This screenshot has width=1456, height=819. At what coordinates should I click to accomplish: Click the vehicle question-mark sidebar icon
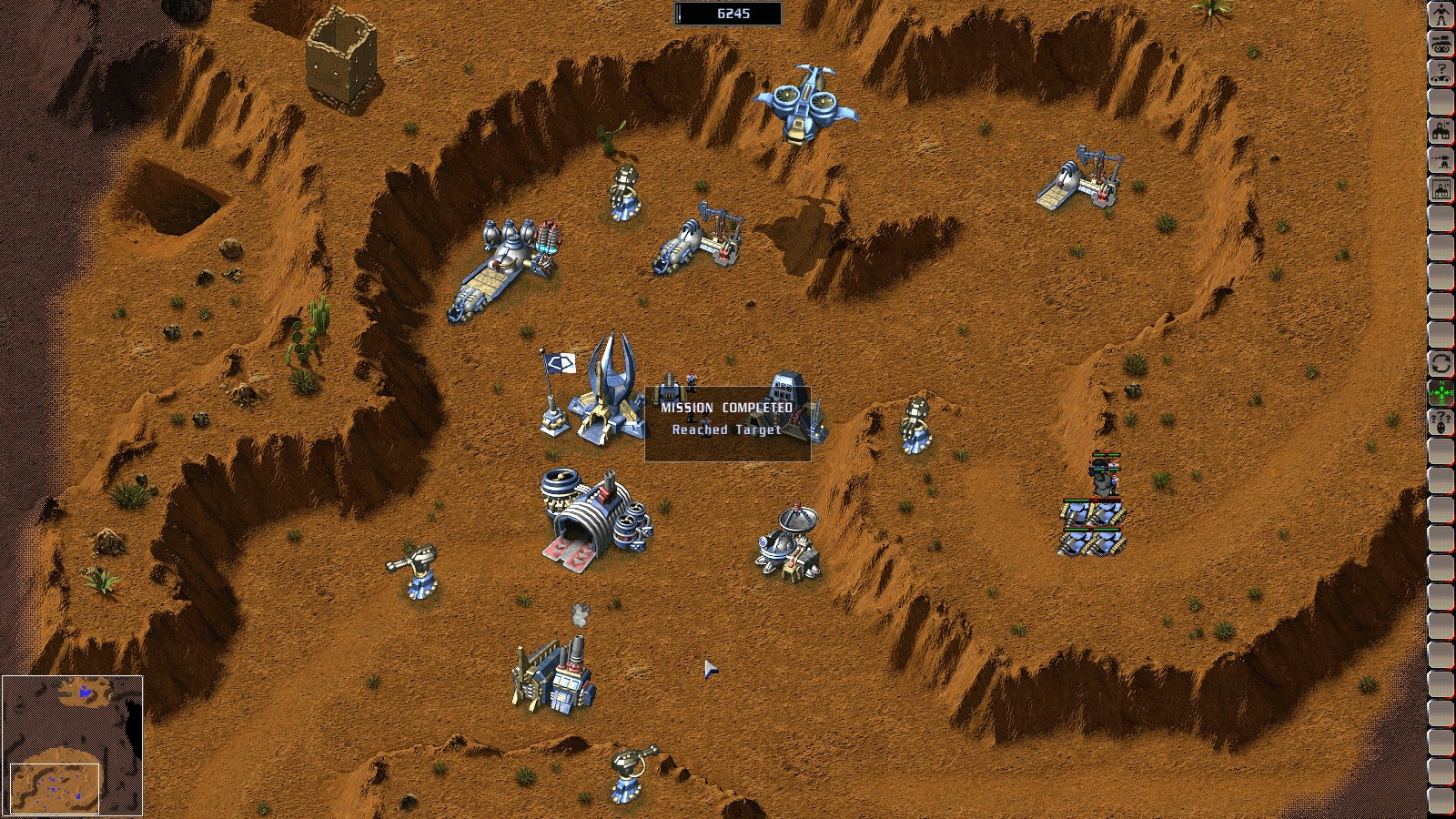tap(1441, 73)
